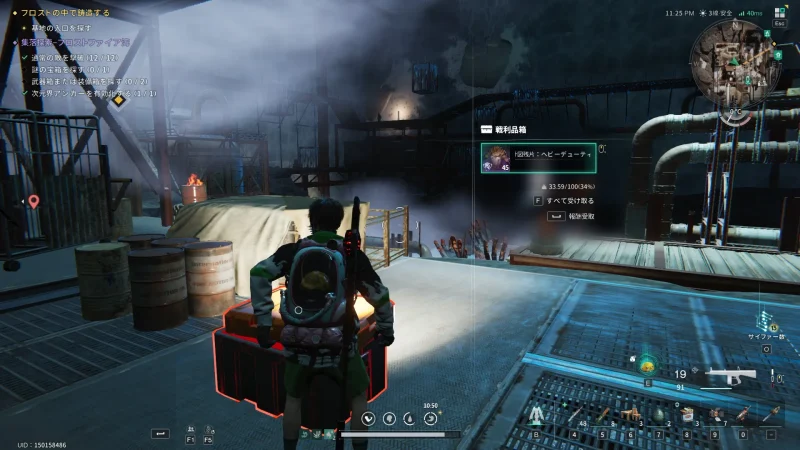Take all loot with すべて受け取る
This screenshot has width=800, height=450.
coord(572,200)
